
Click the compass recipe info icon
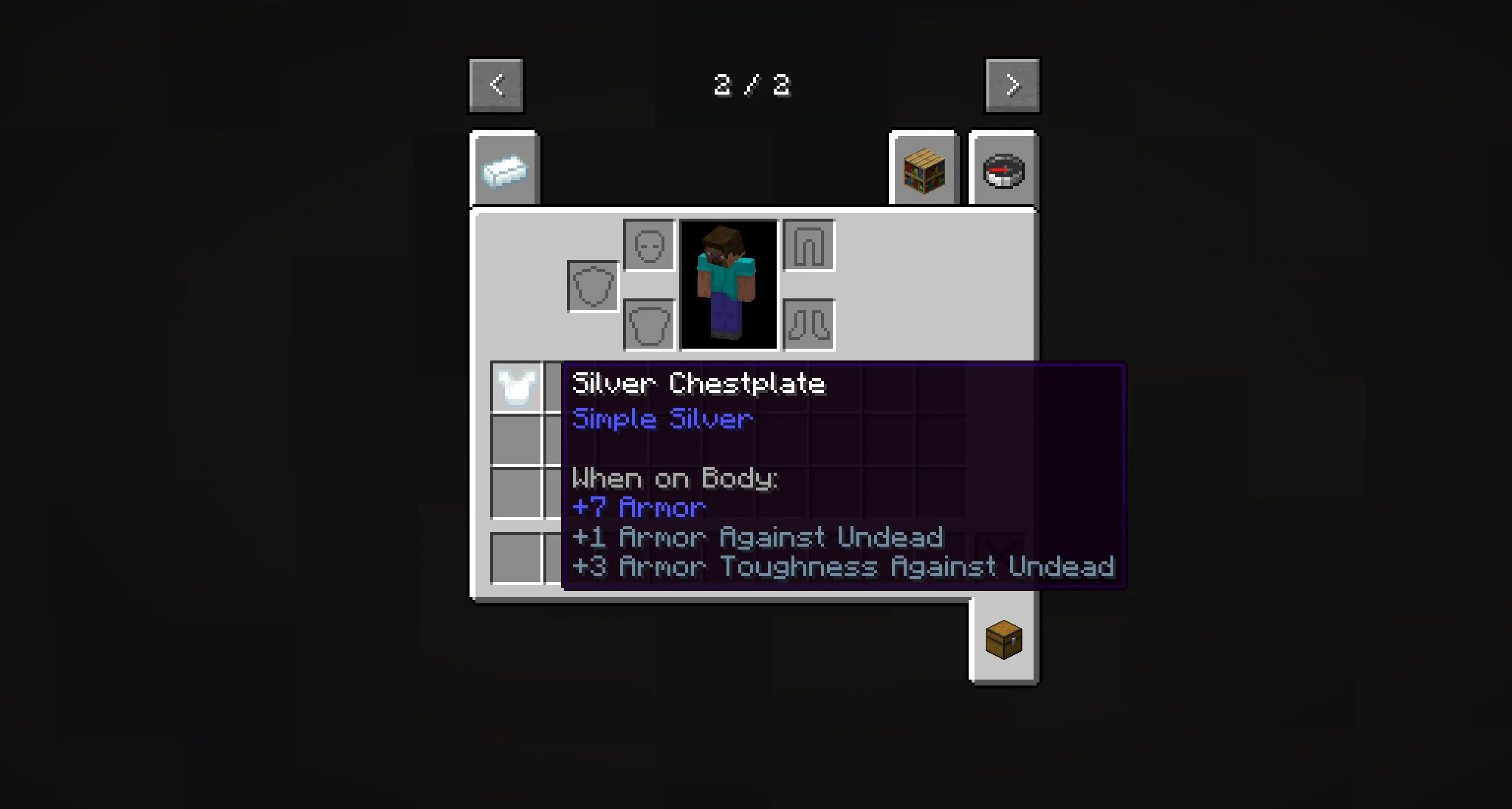pos(1003,171)
